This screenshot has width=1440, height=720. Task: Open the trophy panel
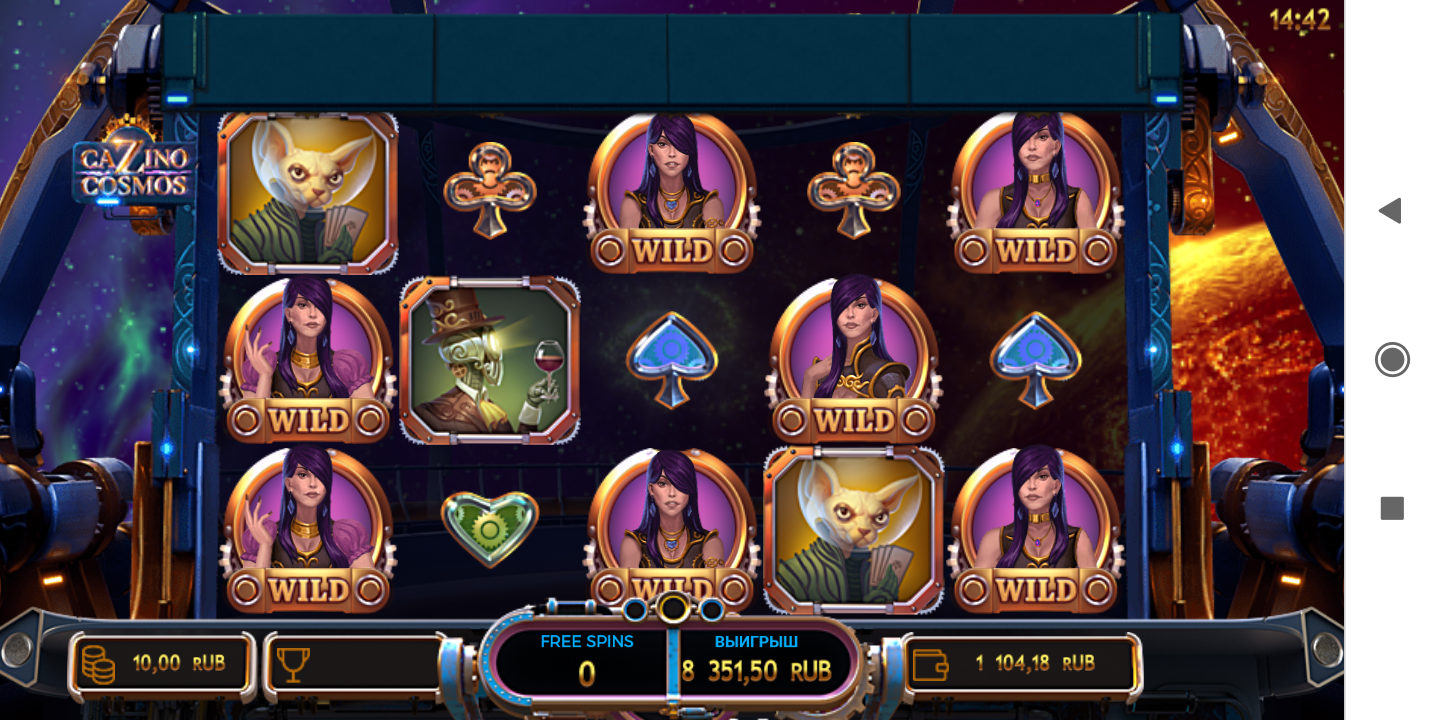pos(355,664)
